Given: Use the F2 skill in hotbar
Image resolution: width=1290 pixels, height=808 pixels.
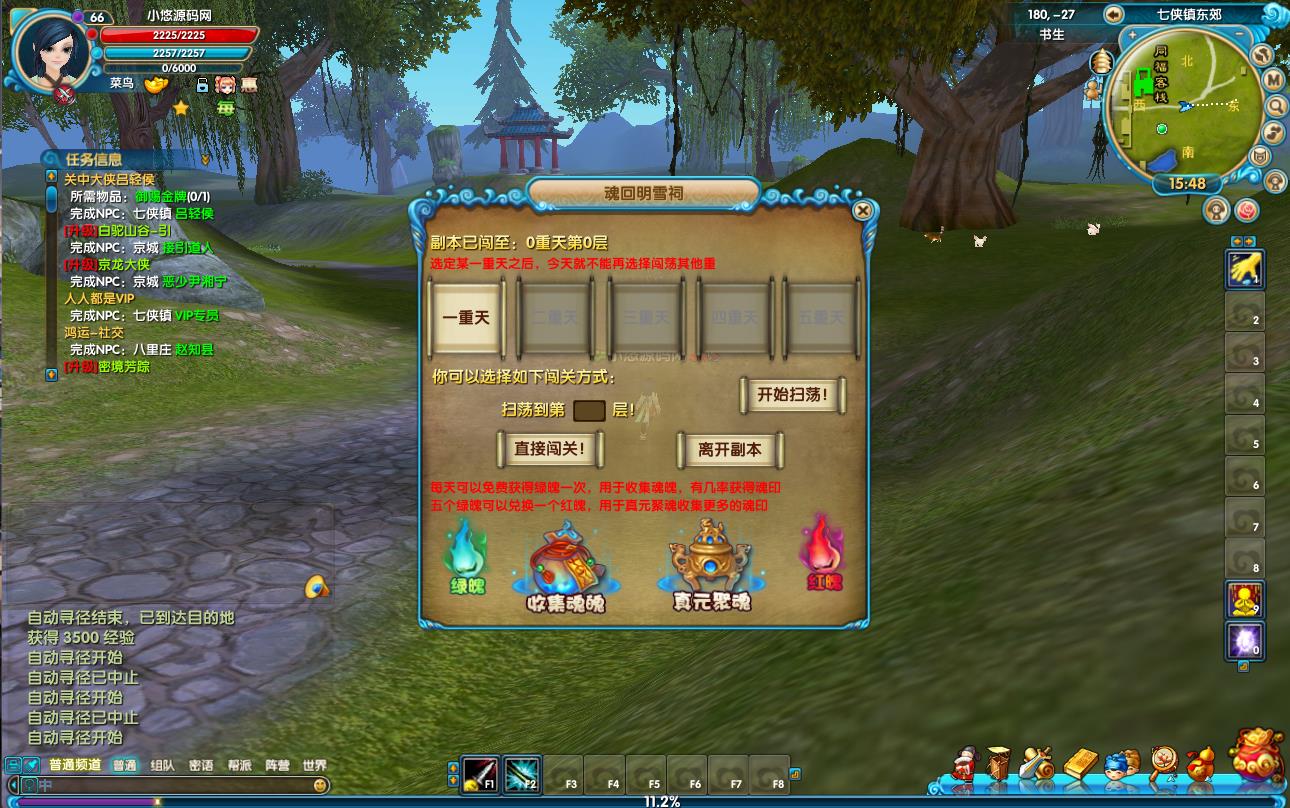Looking at the screenshot, I should [522, 775].
